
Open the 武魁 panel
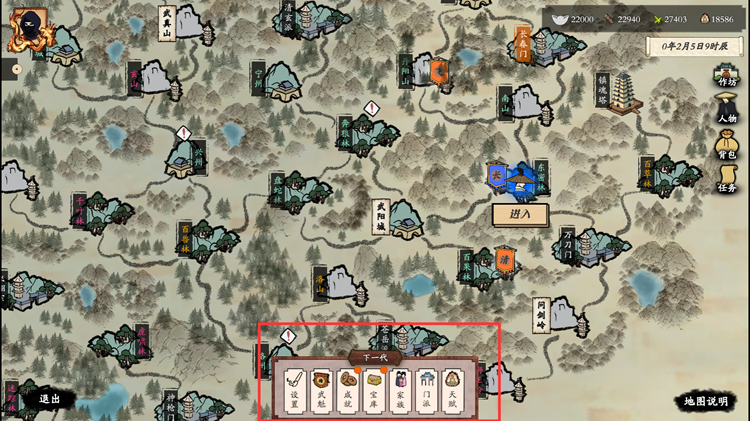coord(321,392)
